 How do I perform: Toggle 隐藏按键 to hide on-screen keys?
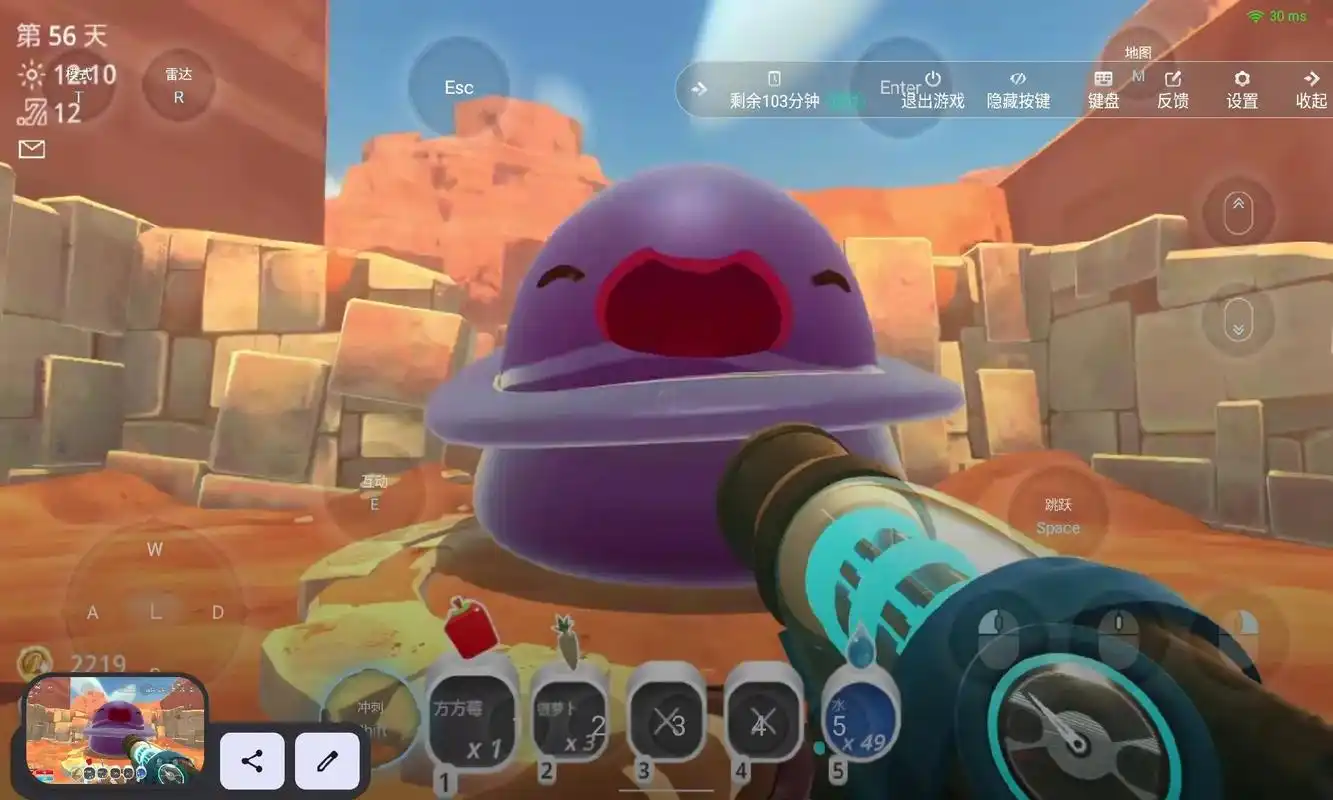tap(1018, 90)
